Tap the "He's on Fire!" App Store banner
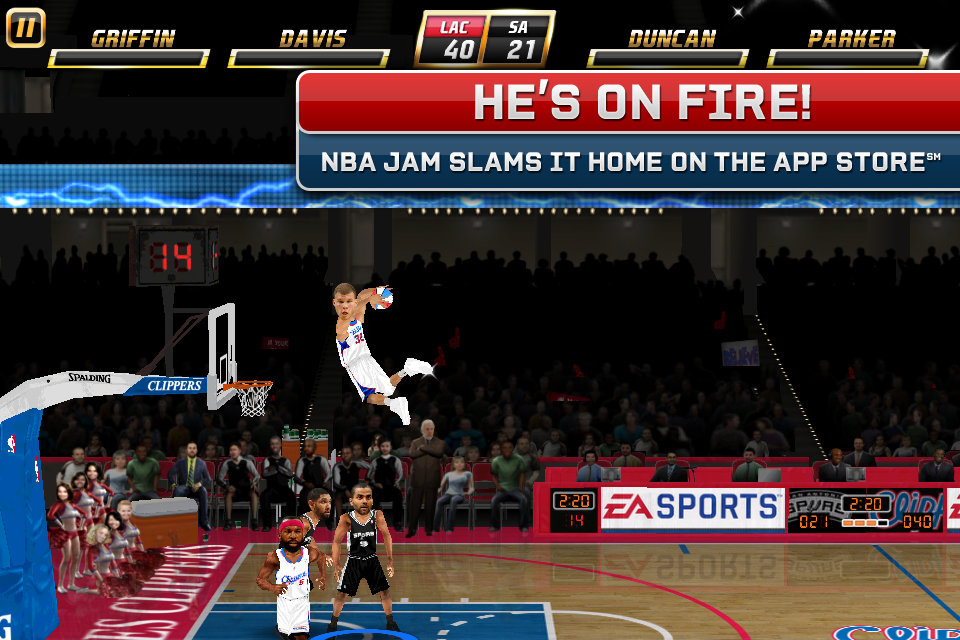Image resolution: width=960 pixels, height=640 pixels. coord(630,130)
